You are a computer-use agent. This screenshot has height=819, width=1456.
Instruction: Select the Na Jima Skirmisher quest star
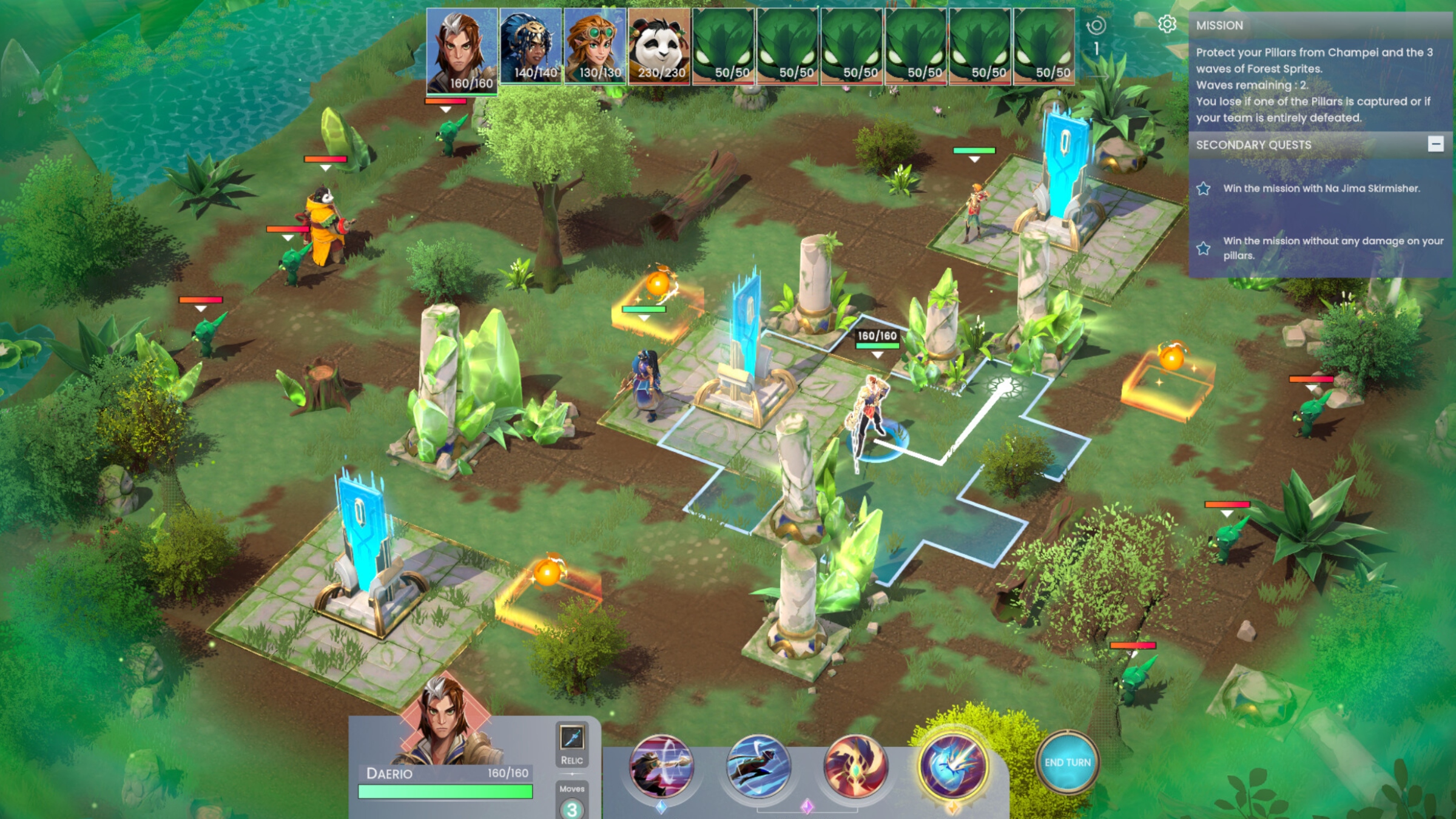coord(1204,189)
